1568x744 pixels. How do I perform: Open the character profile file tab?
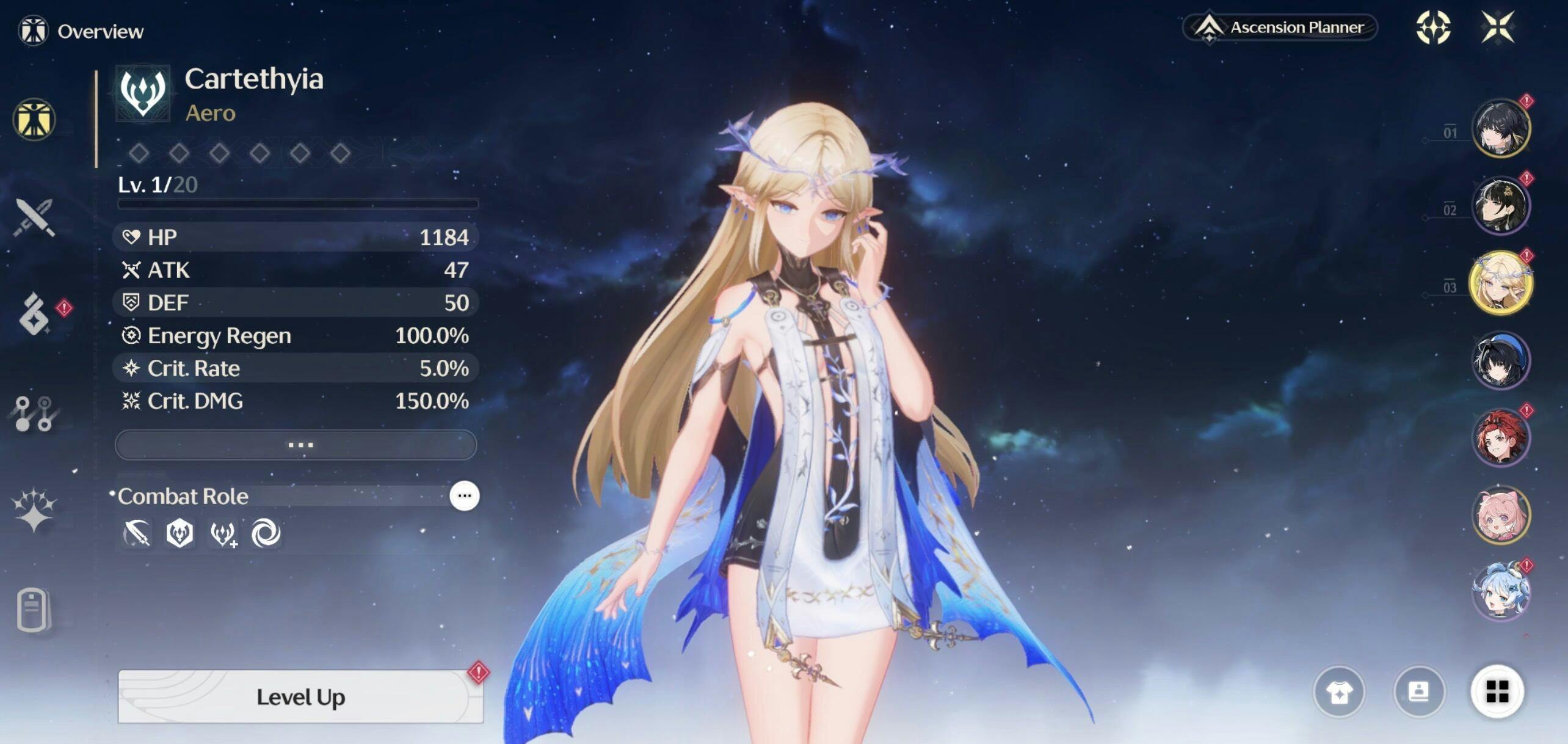32,609
